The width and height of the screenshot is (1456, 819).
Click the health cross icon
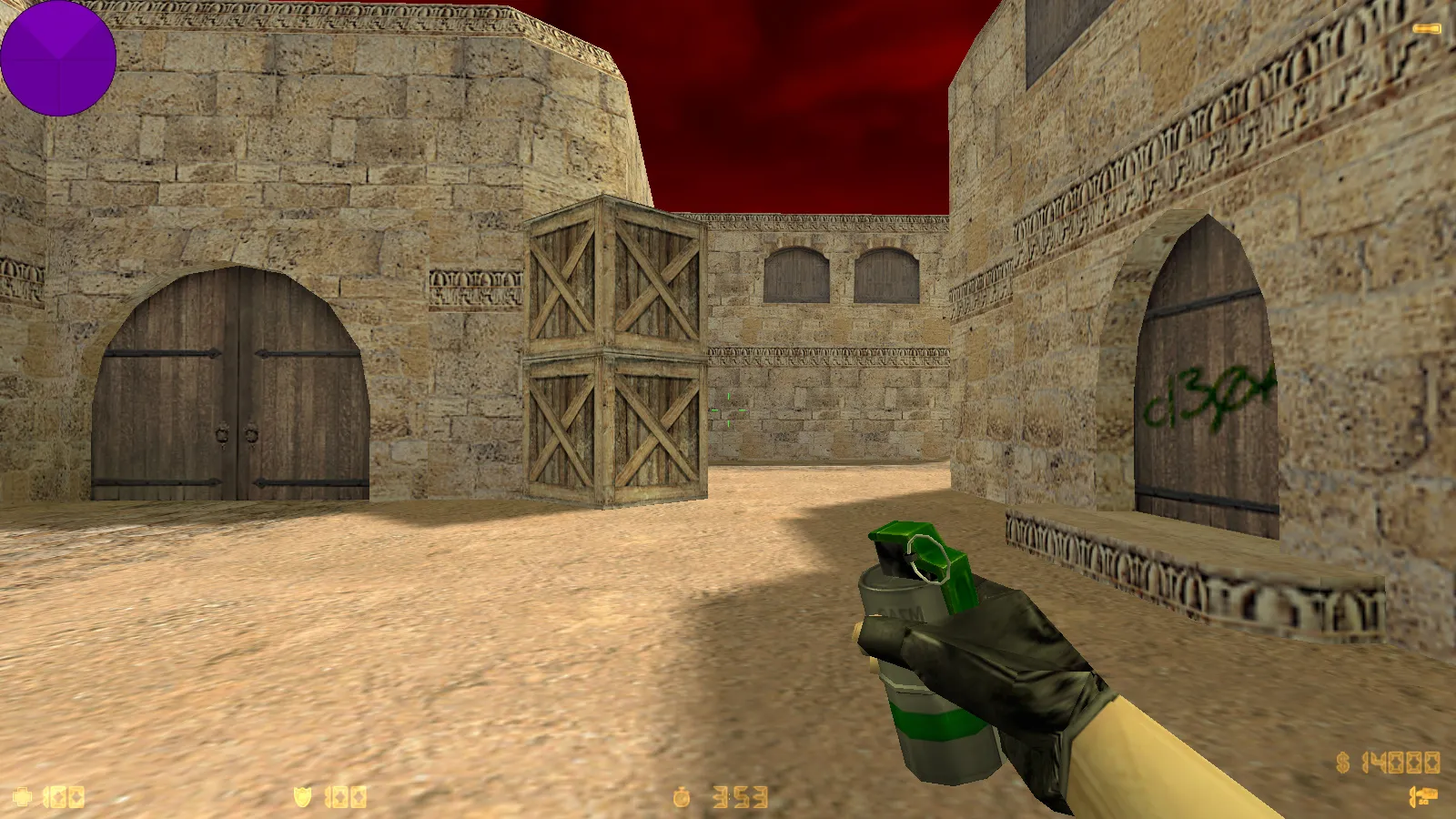coord(22,797)
